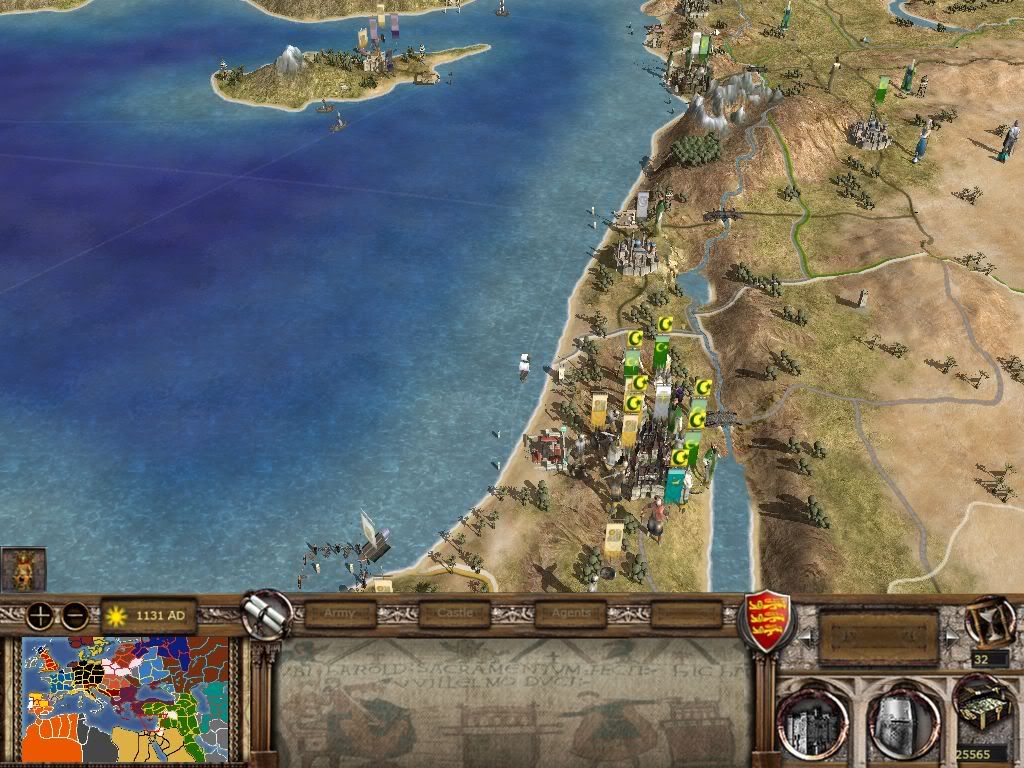This screenshot has height=768, width=1024.
Task: Zoom out the minimap with the minus button
Action: tap(74, 616)
